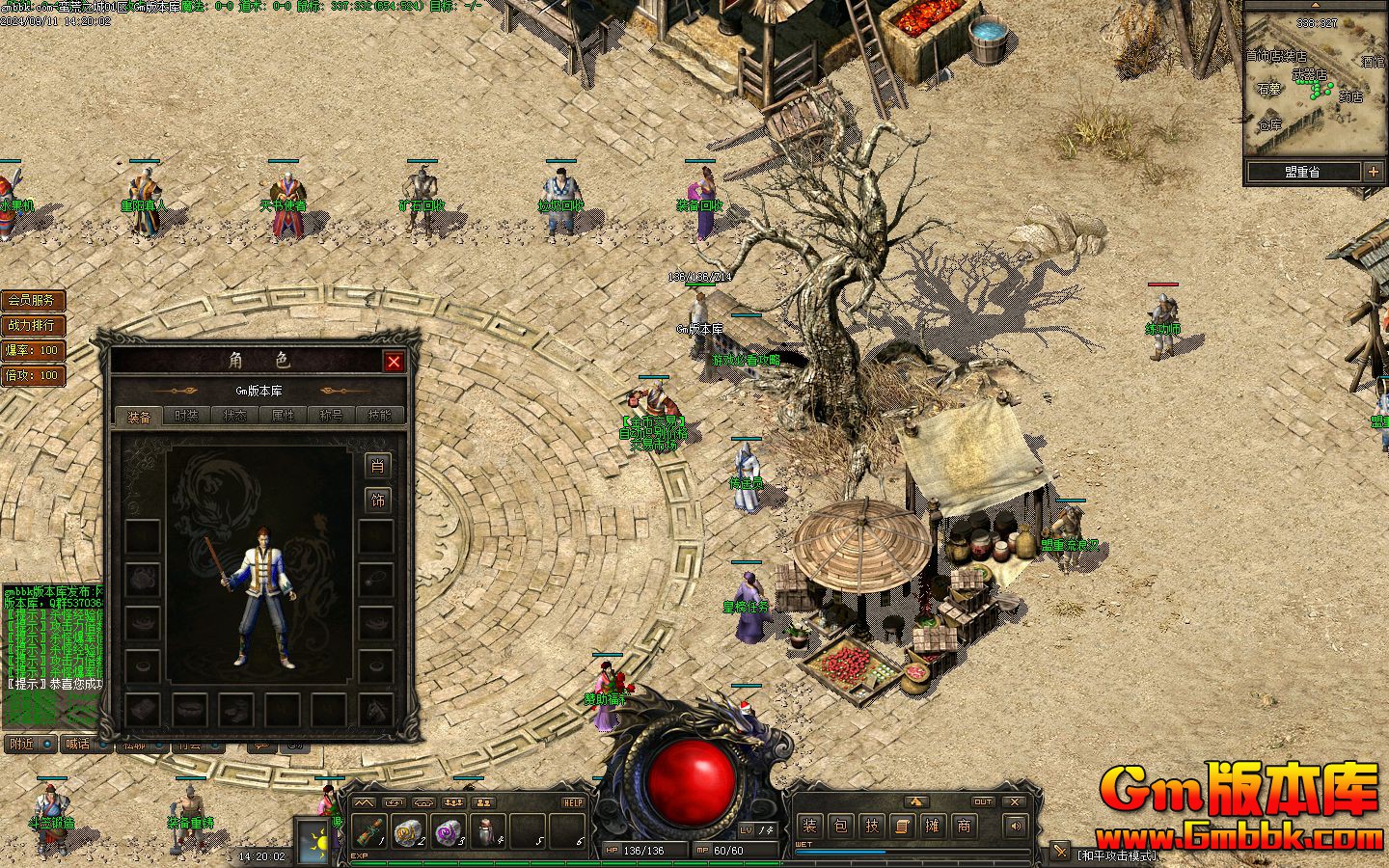Open the 商 shop button
The height and width of the screenshot is (868, 1389).
(x=964, y=826)
